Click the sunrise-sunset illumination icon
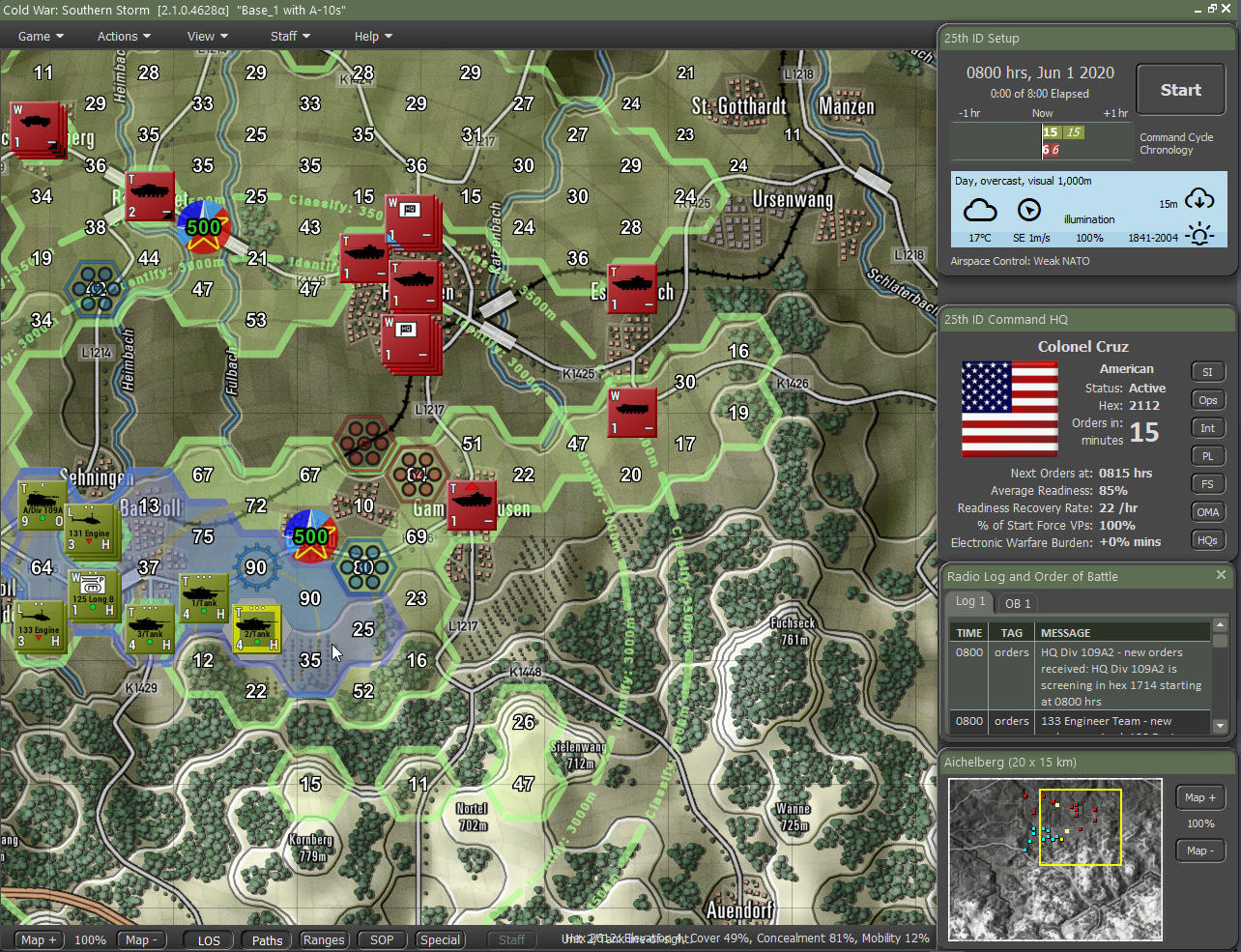1241x952 pixels. (1199, 233)
